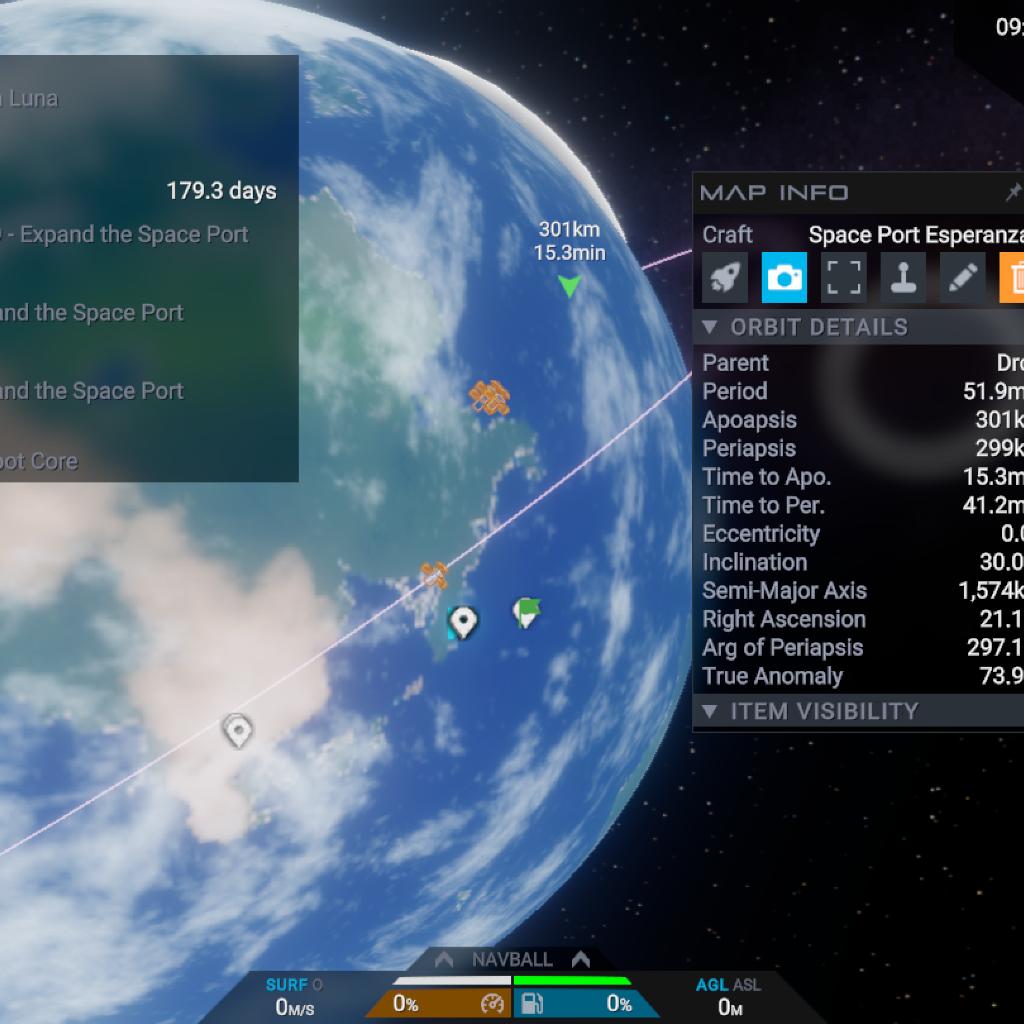
Task: Select the green flag map marker
Action: 526,611
